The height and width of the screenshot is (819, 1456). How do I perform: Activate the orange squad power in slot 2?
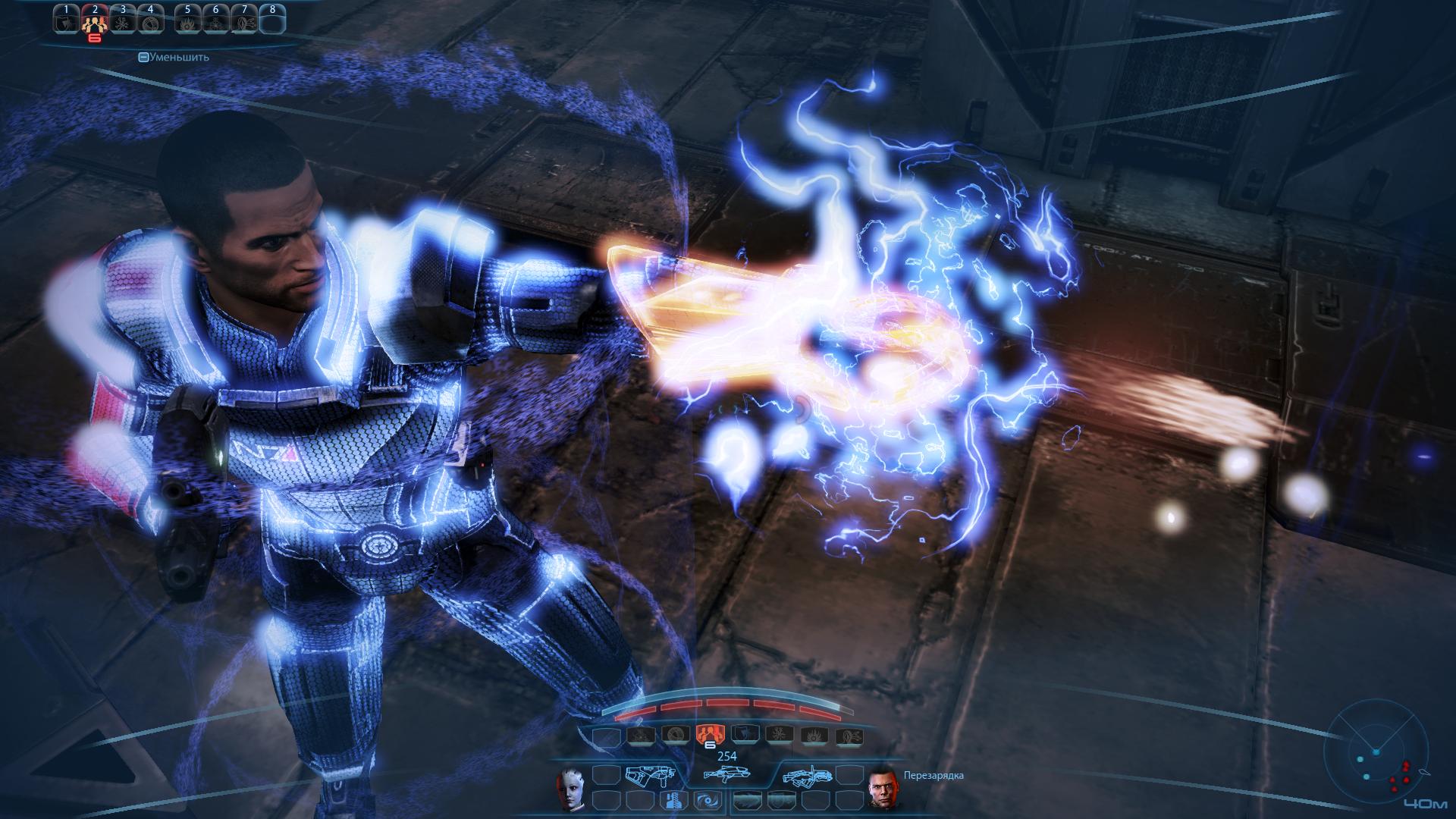tap(94, 23)
